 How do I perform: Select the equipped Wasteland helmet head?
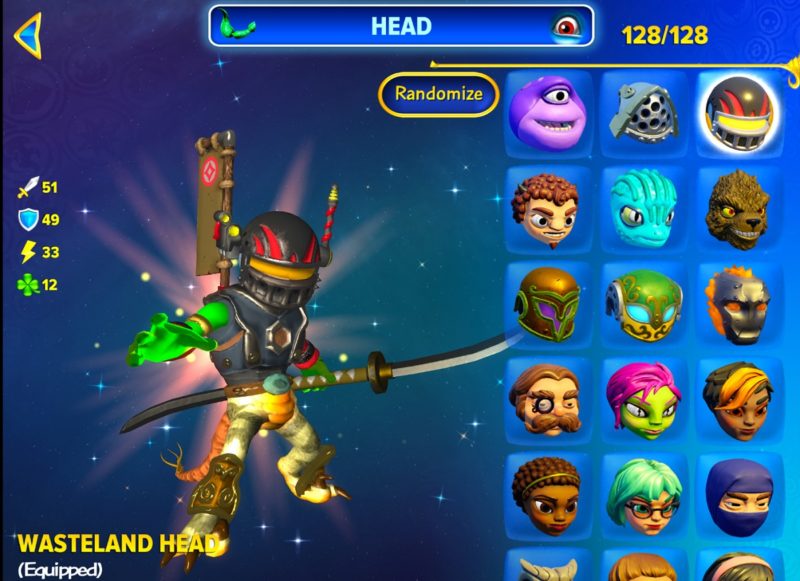[738, 108]
